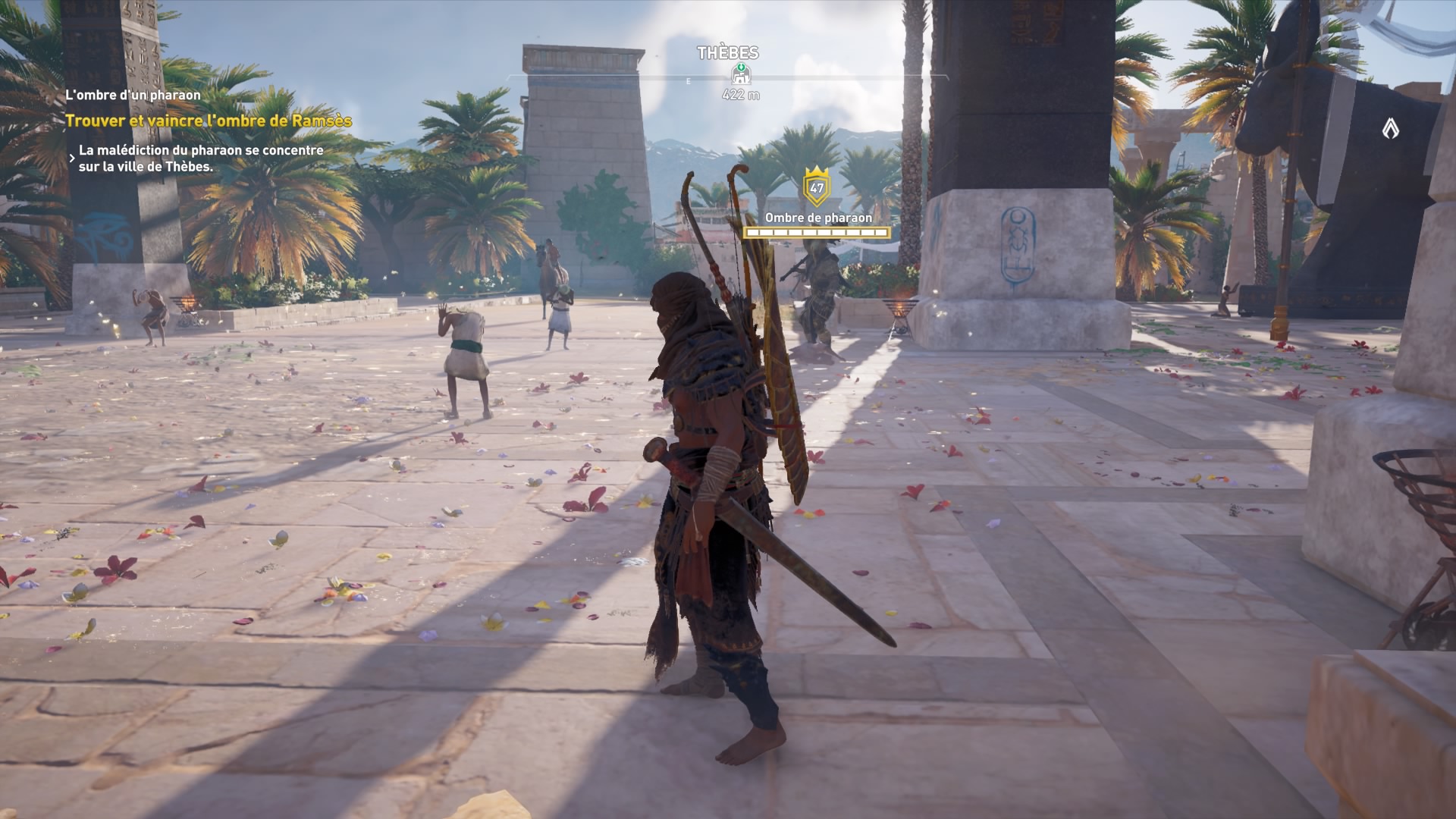Expand the quest description chevron
Image resolution: width=1456 pixels, height=819 pixels.
(x=71, y=157)
